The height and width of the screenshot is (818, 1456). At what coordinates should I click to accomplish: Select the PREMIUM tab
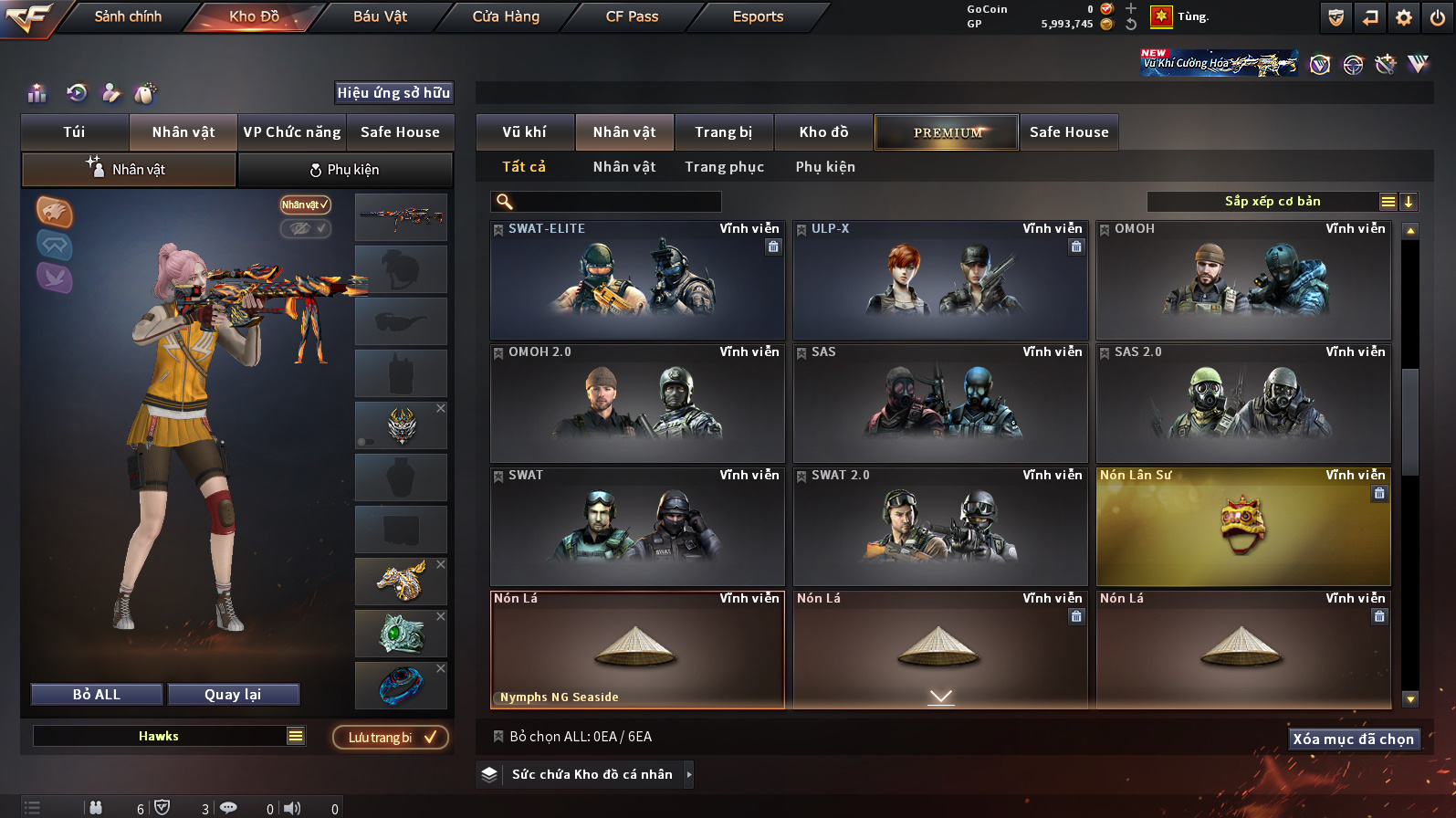pyautogui.click(x=947, y=132)
